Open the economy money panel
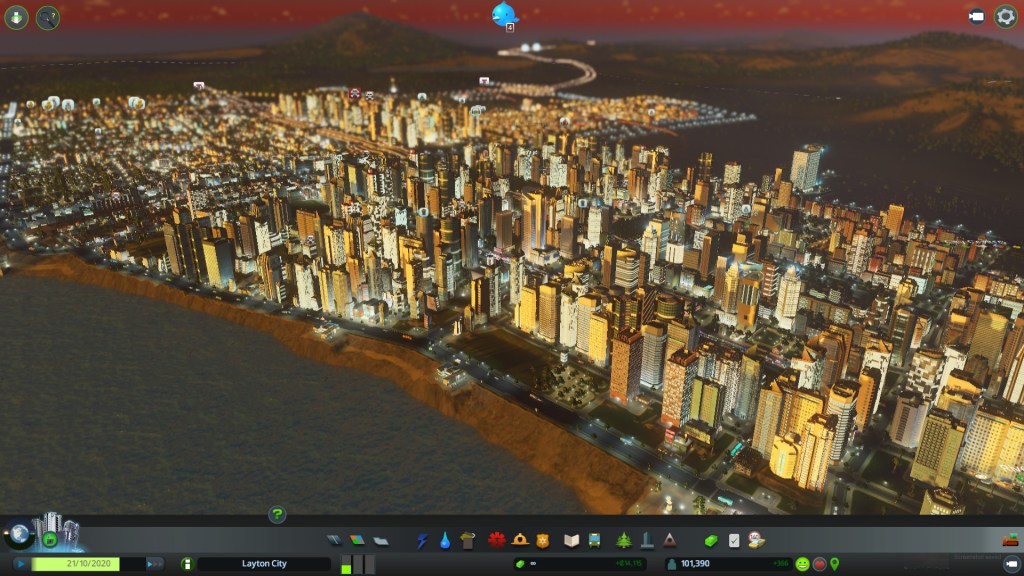Viewport: 1024px width, 576px height. (711, 541)
